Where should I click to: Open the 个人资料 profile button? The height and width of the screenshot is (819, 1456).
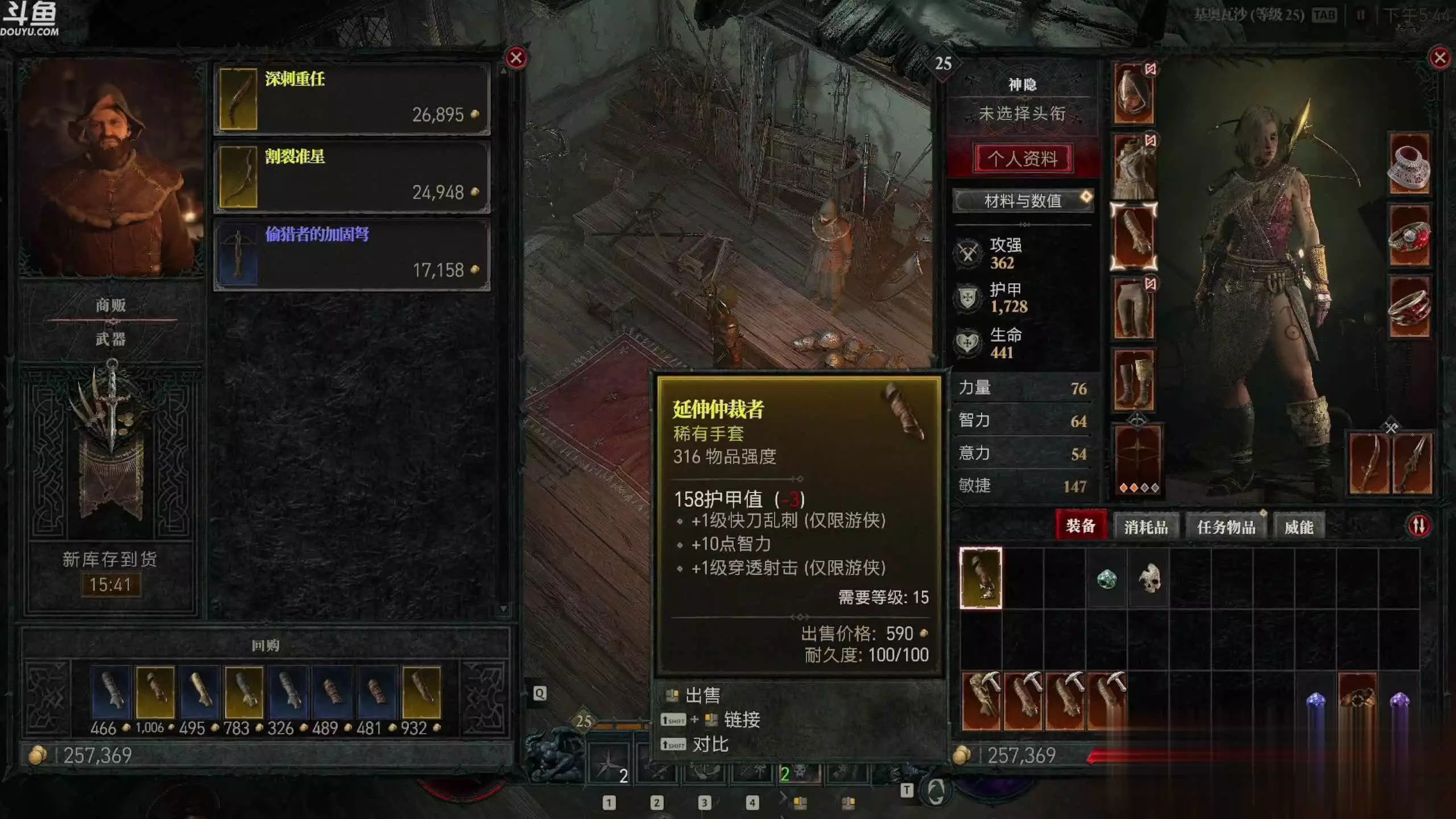point(1023,158)
